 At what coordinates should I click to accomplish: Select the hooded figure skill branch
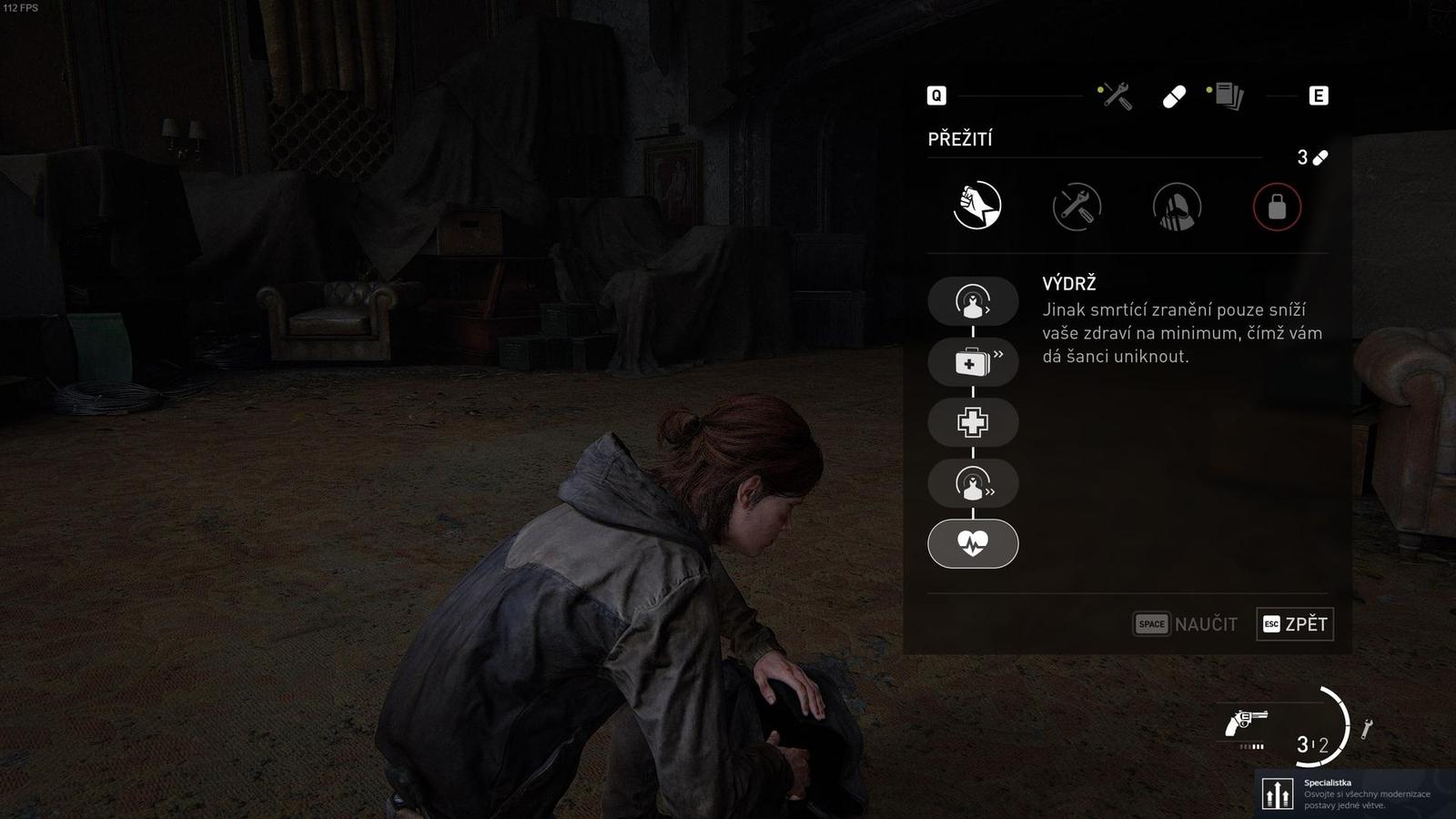(1177, 207)
